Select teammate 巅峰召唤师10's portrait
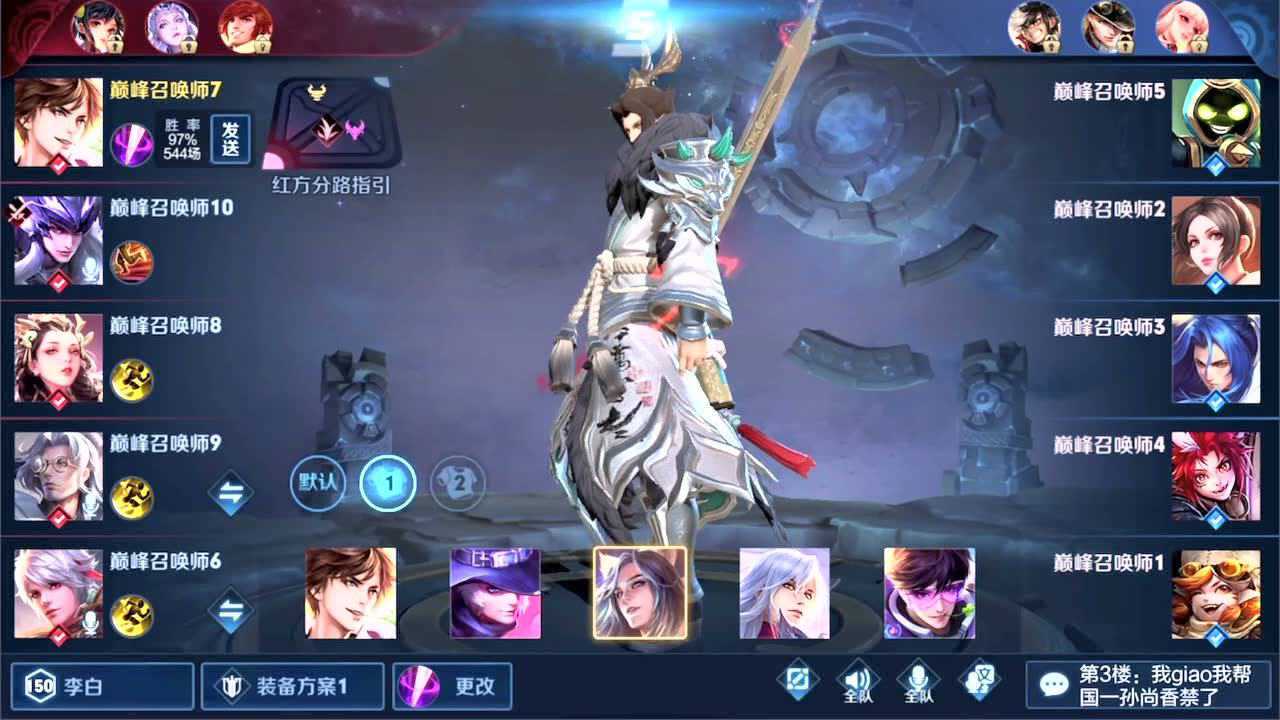 tap(58, 240)
